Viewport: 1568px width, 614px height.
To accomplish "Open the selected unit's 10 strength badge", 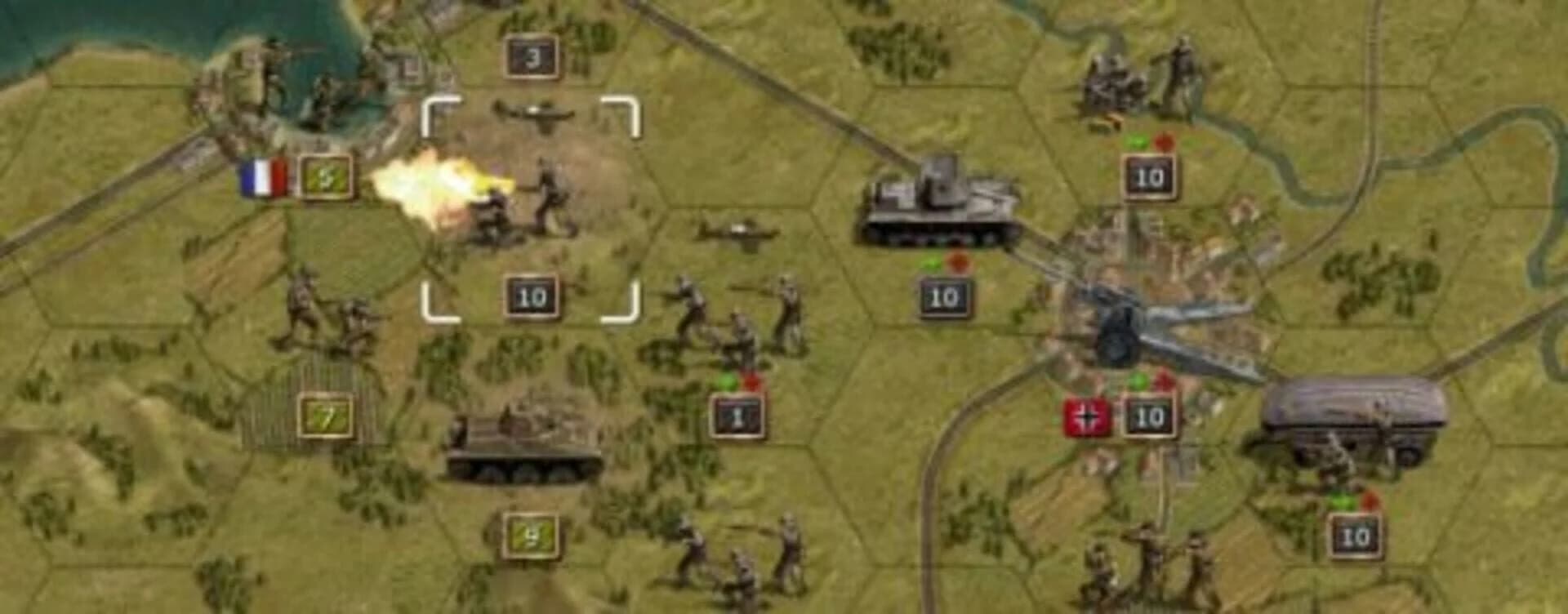I will [x=532, y=296].
